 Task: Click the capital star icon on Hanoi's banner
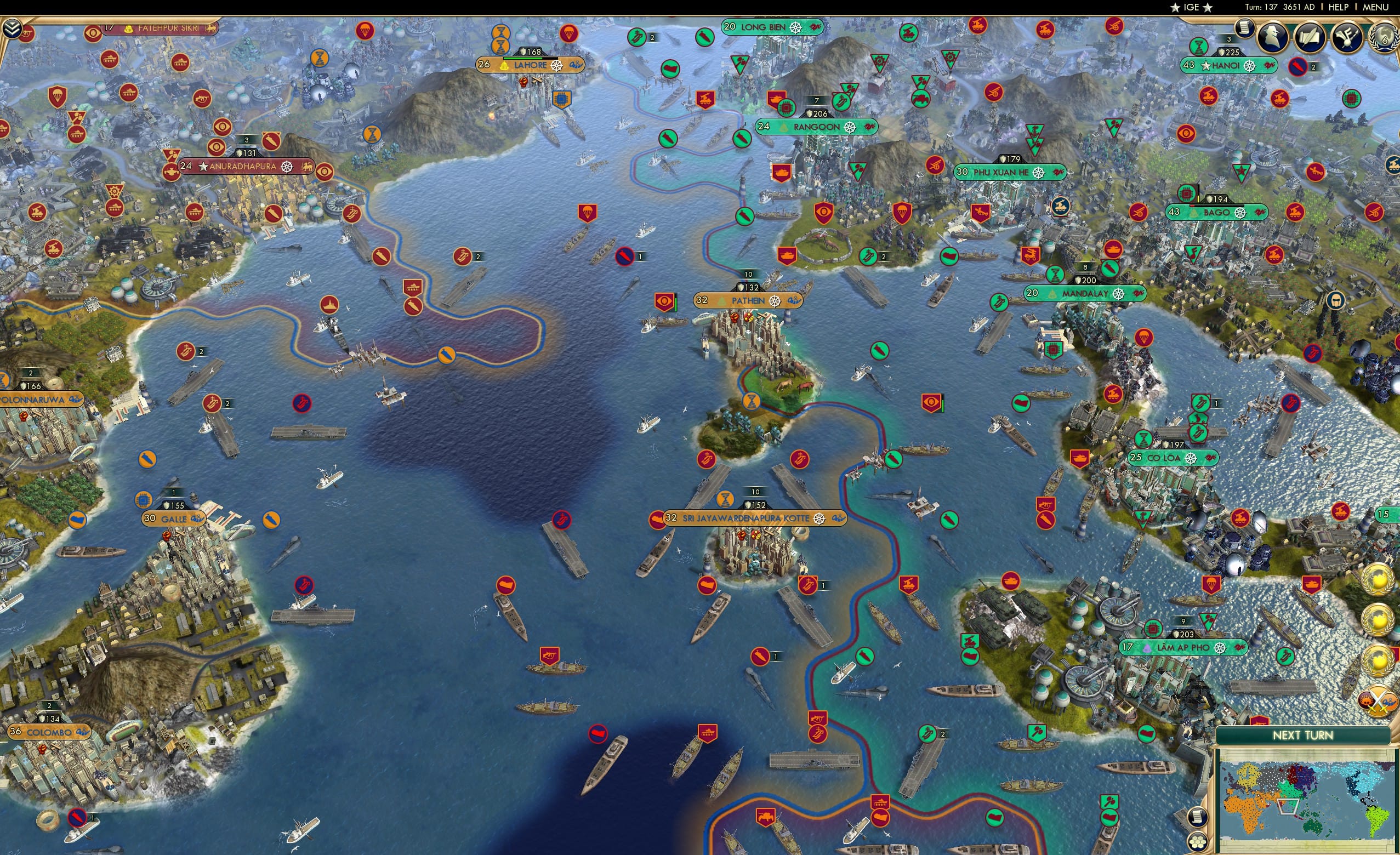click(1206, 66)
